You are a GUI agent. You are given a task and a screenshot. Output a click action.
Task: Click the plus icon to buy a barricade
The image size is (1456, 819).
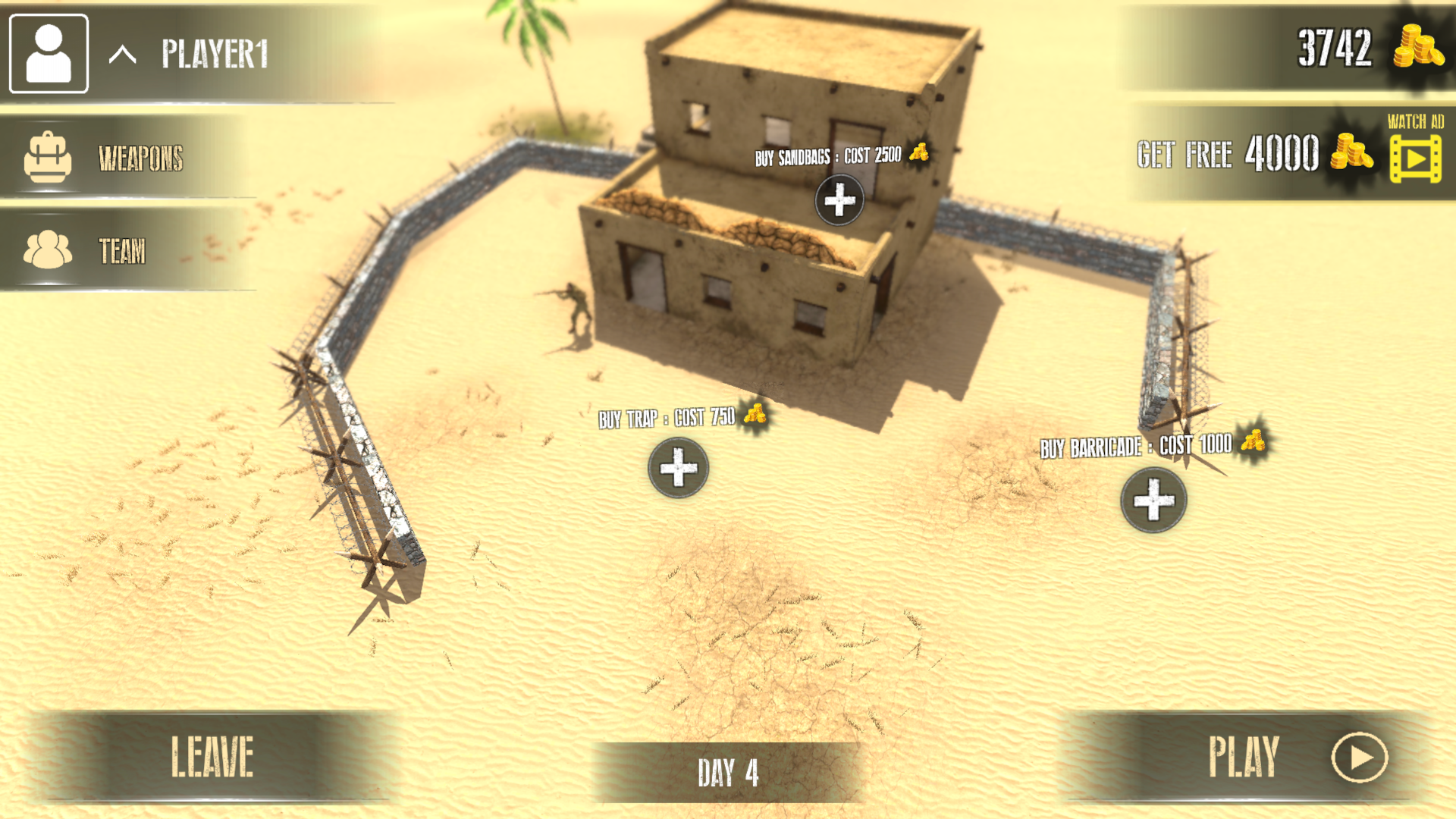click(1154, 501)
